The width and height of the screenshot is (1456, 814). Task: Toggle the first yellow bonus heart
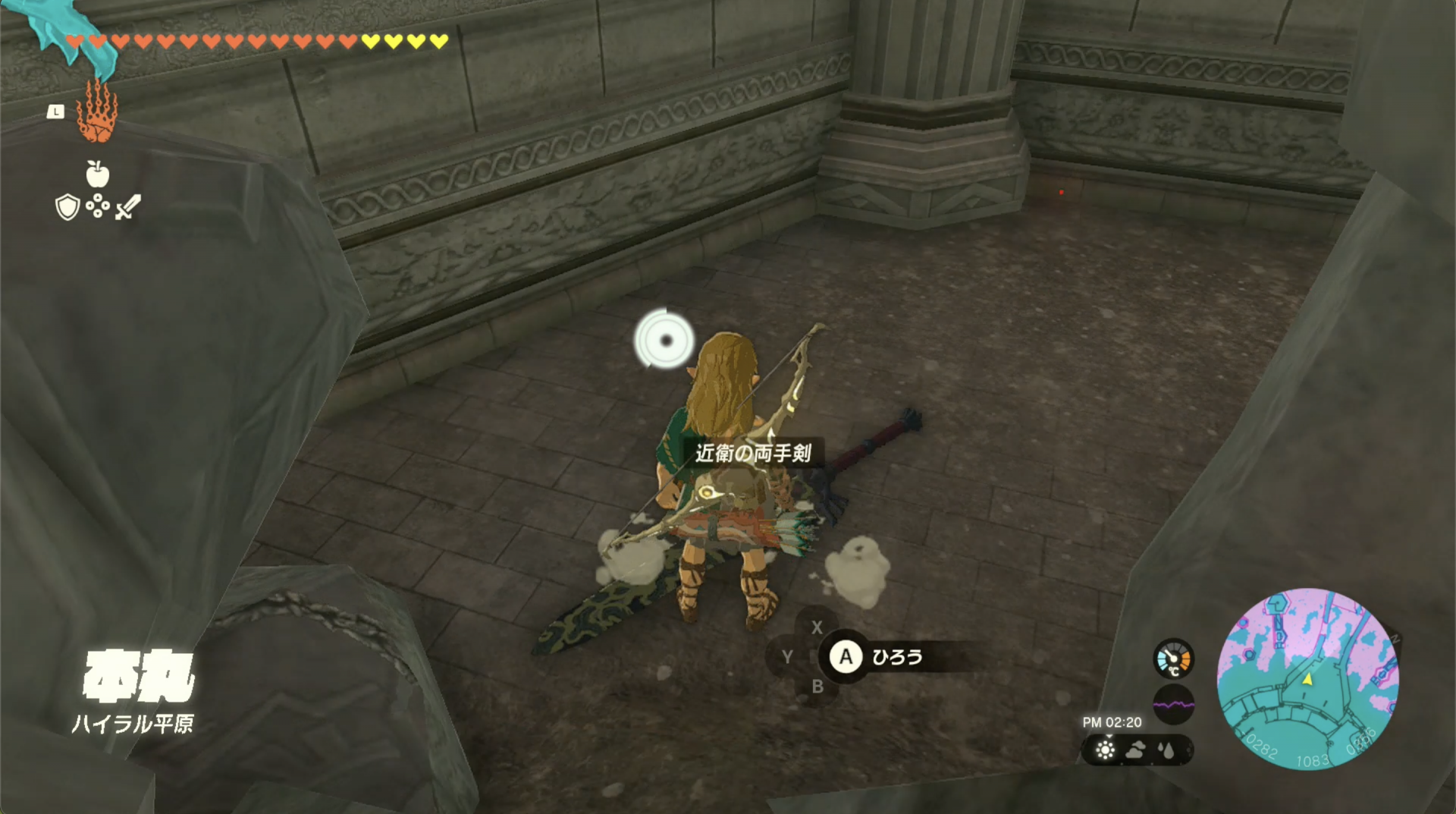tap(370, 42)
